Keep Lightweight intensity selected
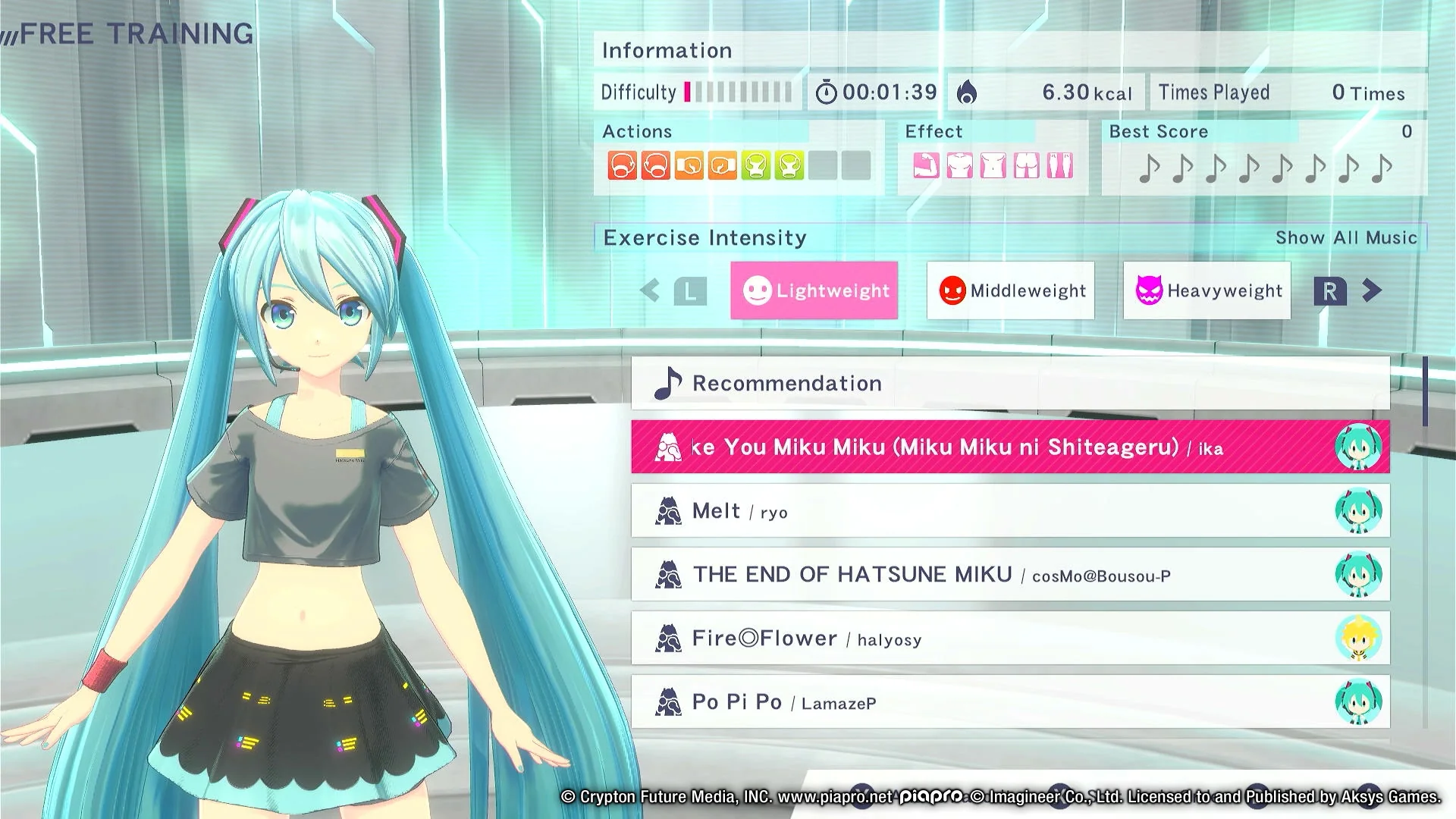This screenshot has height=819, width=1456. [814, 290]
